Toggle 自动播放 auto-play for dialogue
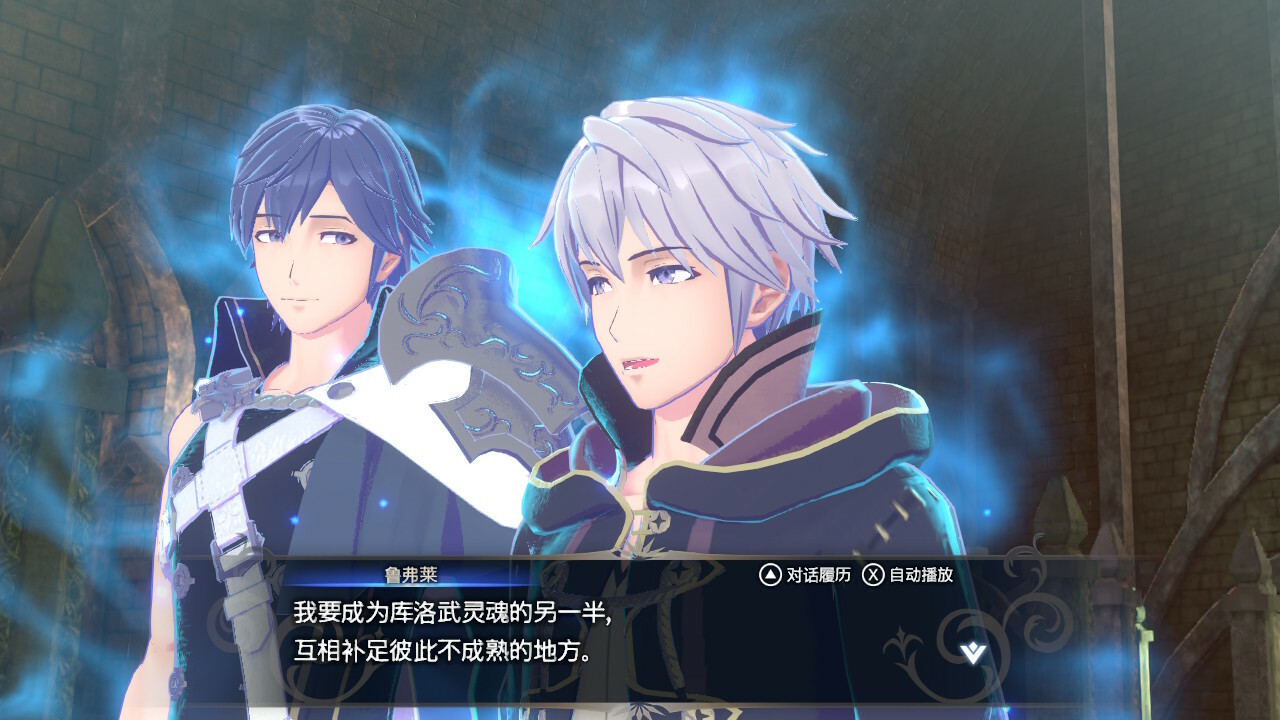This screenshot has width=1280, height=720. tap(908, 575)
